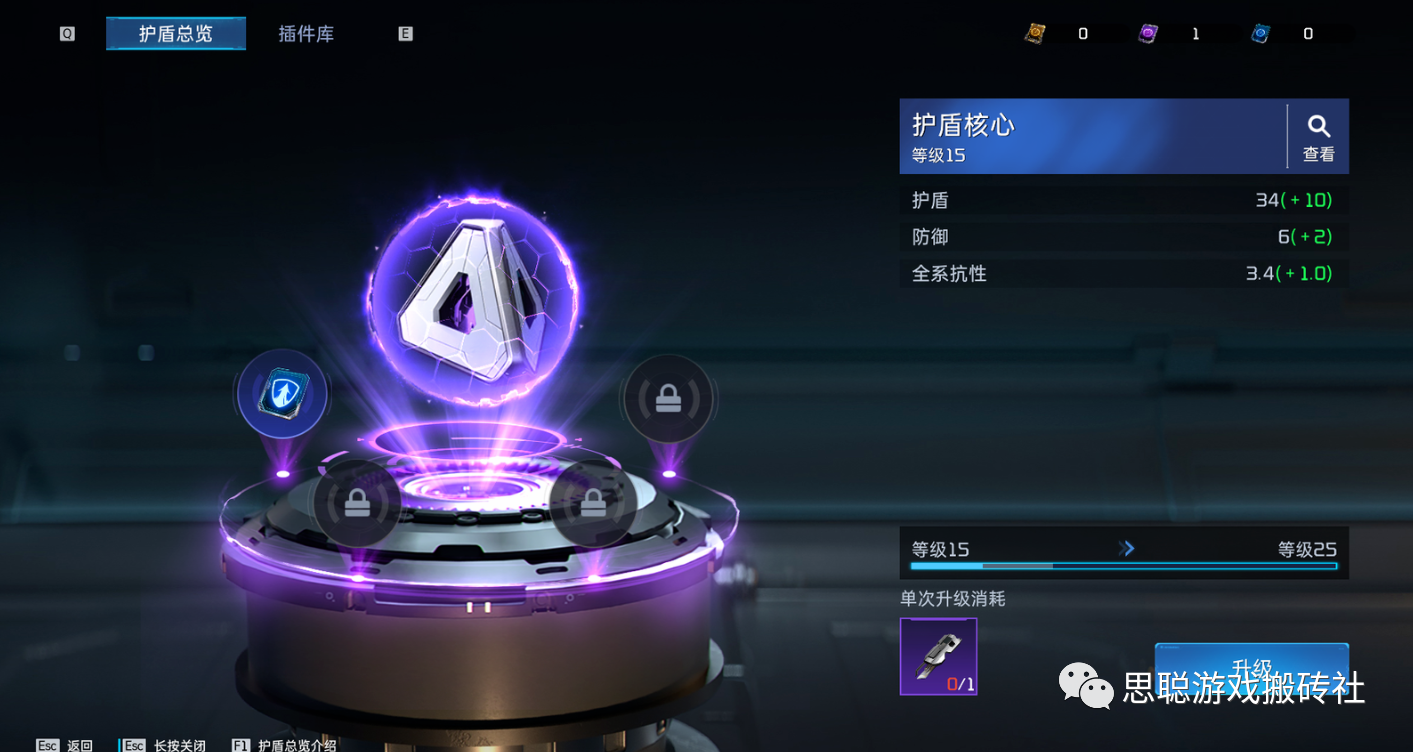
Task: Open the 插件库 tab
Action: 306,34
